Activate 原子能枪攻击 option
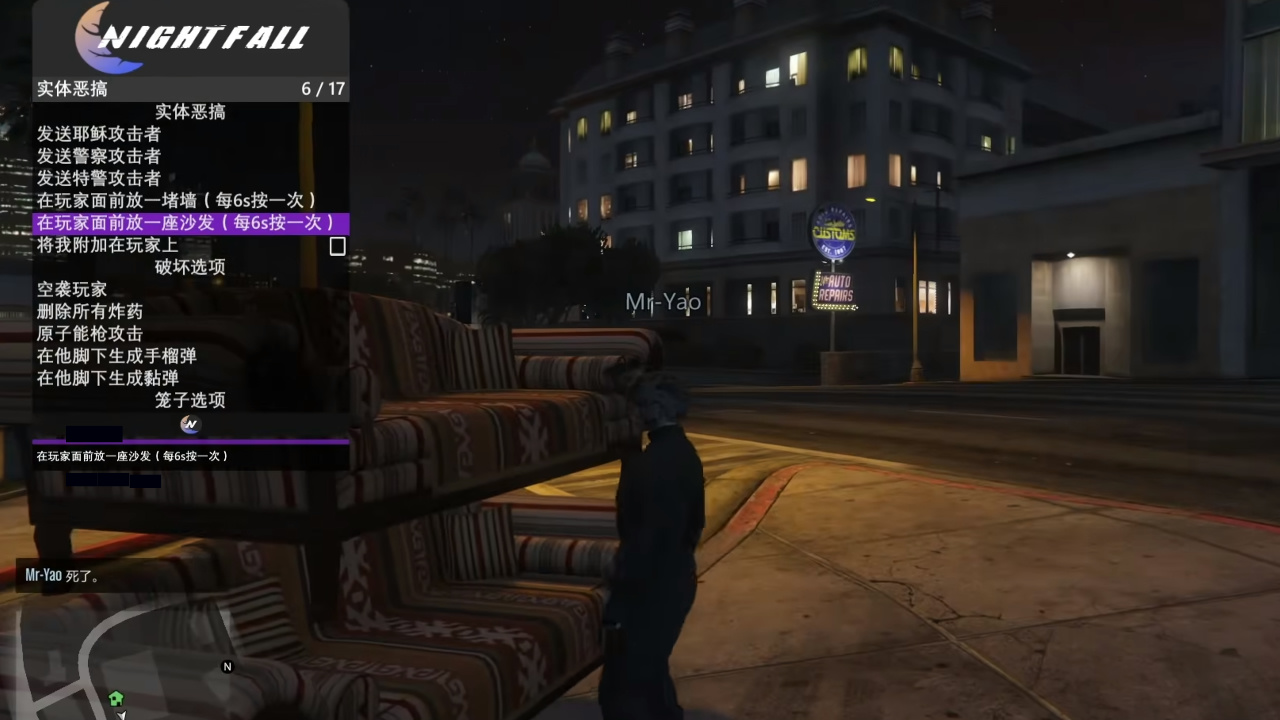The width and height of the screenshot is (1280, 720). point(90,333)
